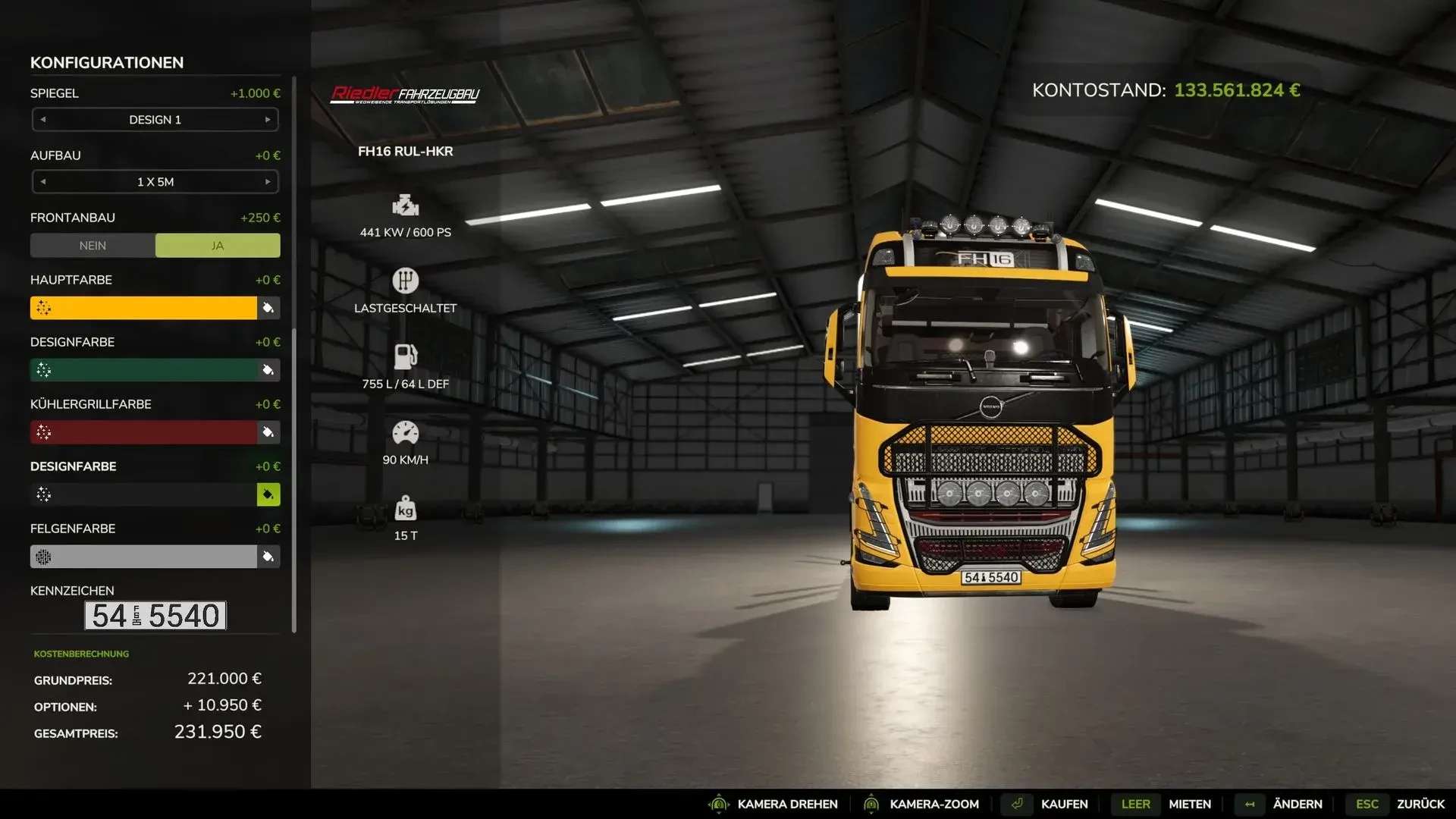This screenshot has width=1456, height=819.
Task: Select previous Spiegel design with left arrow
Action: pos(43,120)
